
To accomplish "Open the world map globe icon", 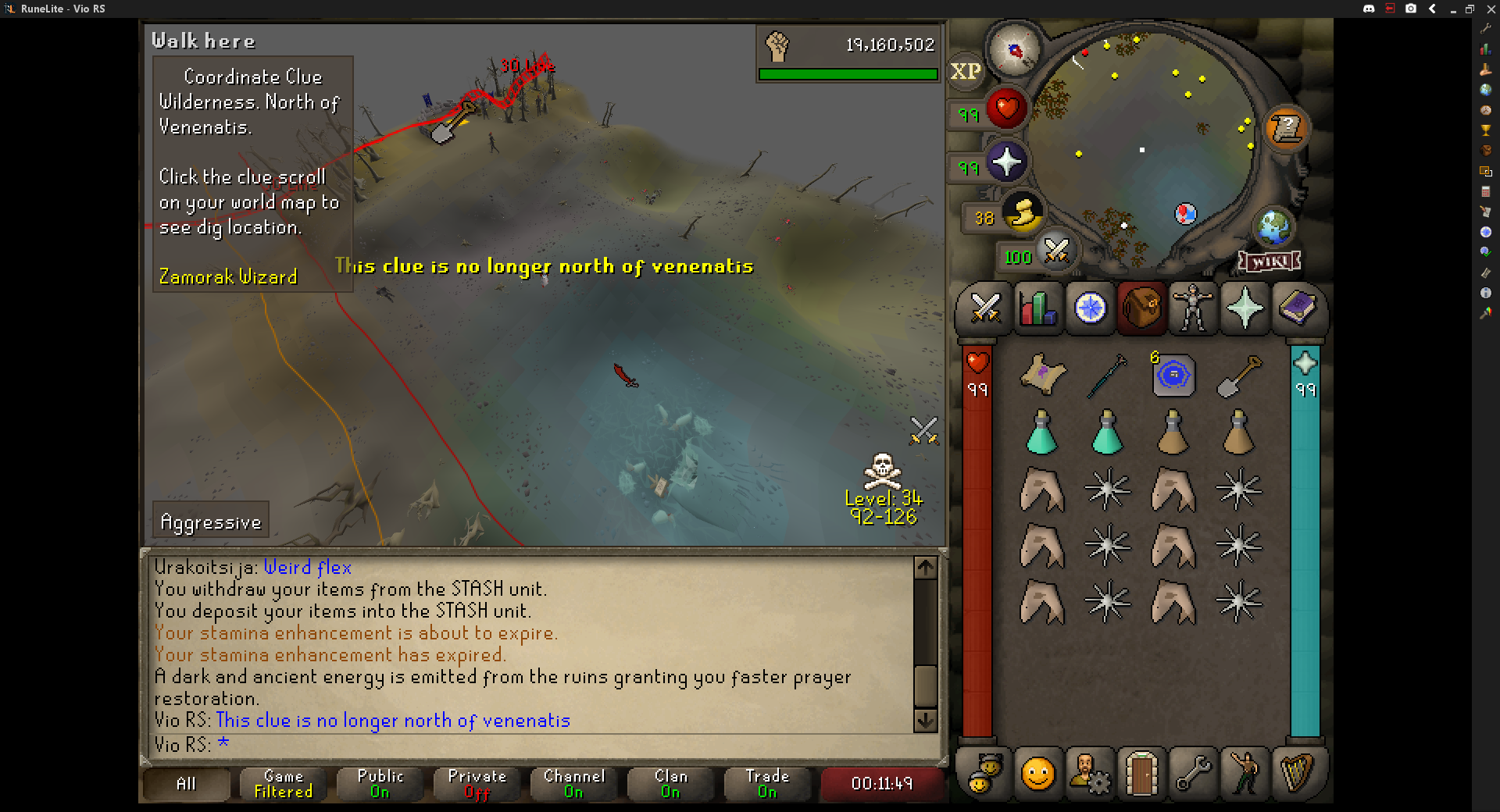I will [1274, 227].
